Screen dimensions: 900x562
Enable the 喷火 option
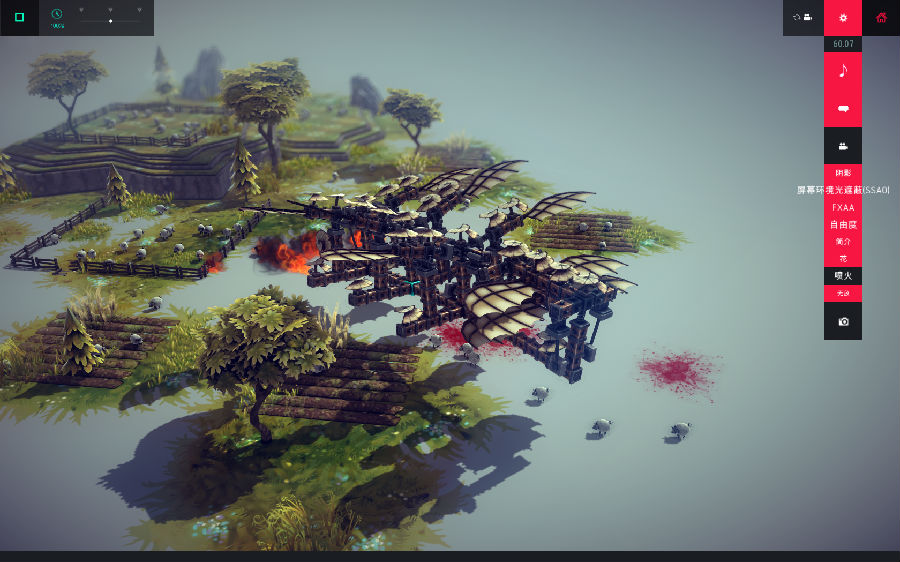843,276
